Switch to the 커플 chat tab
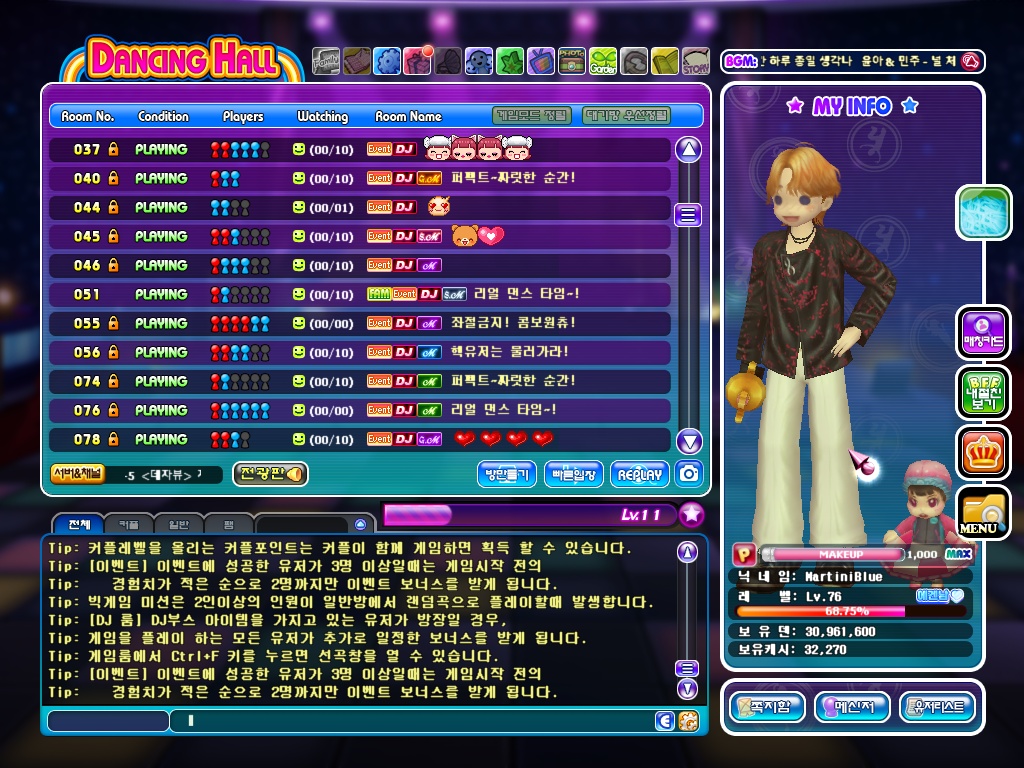The width and height of the screenshot is (1024, 768). [x=129, y=525]
